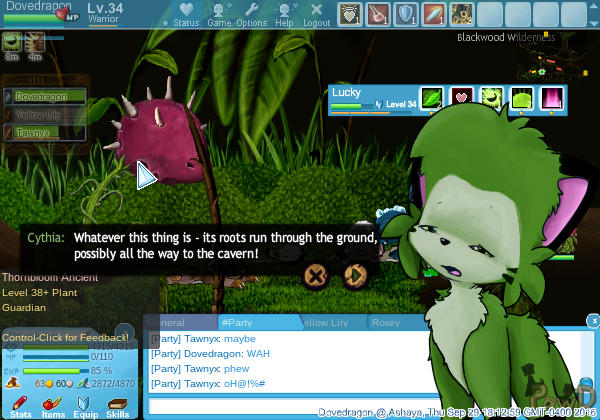
Task: Open the Game menu
Action: [218, 15]
